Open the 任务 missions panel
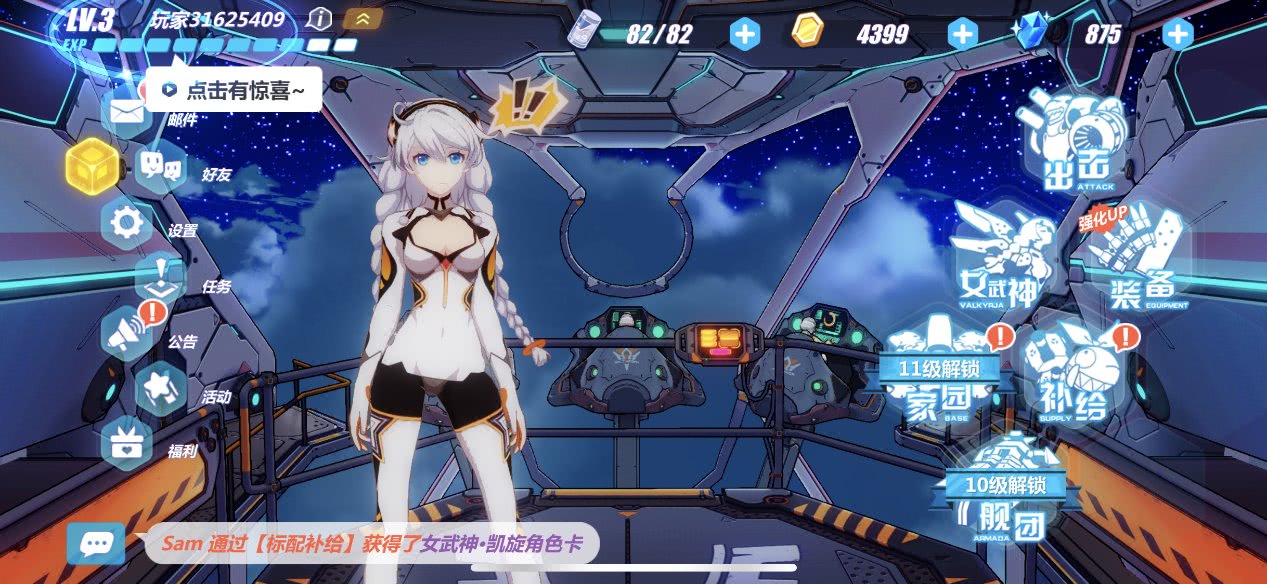The height and width of the screenshot is (584, 1267). tap(160, 279)
